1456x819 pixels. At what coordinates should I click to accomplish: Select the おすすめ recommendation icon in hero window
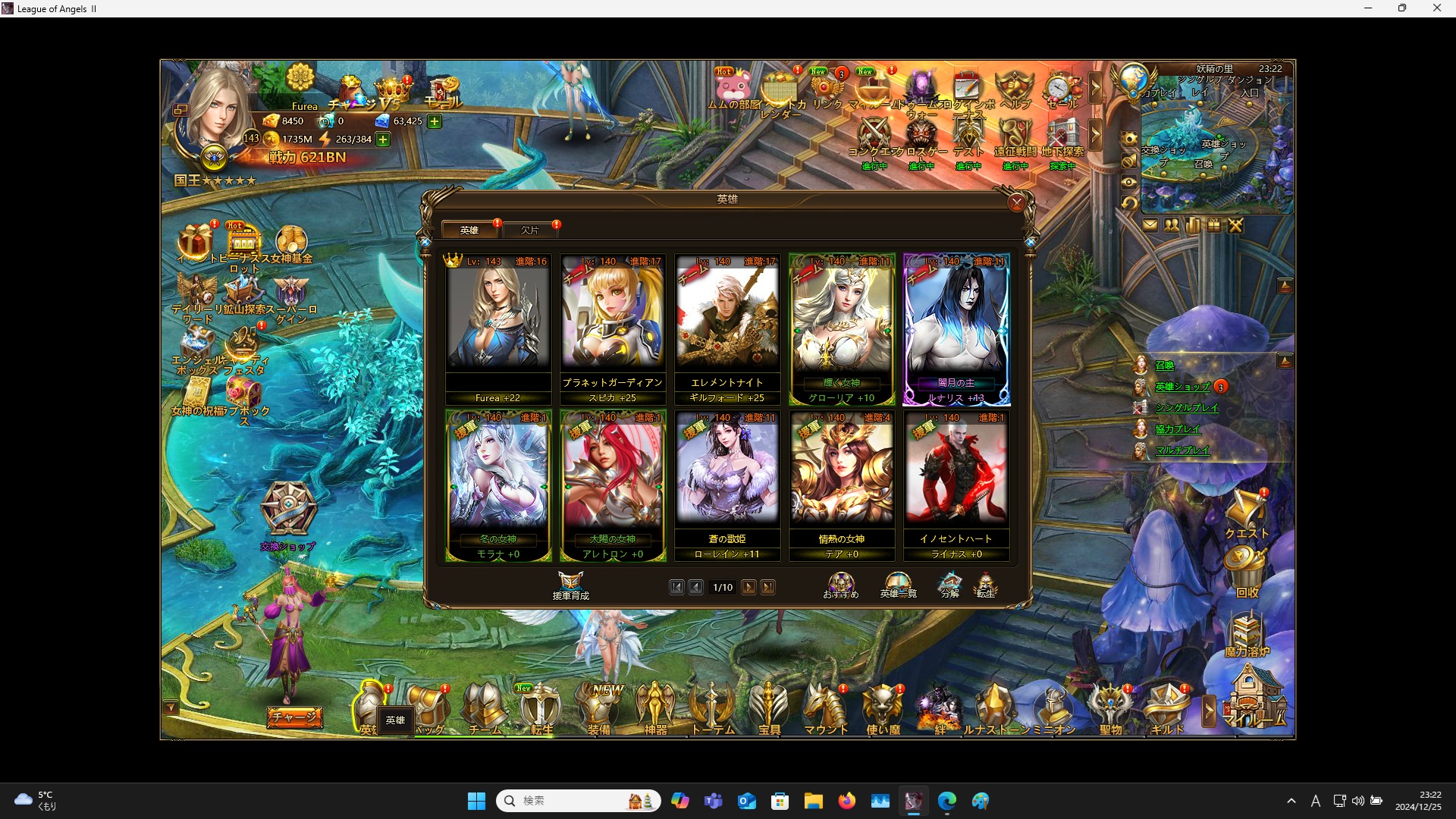(x=840, y=584)
